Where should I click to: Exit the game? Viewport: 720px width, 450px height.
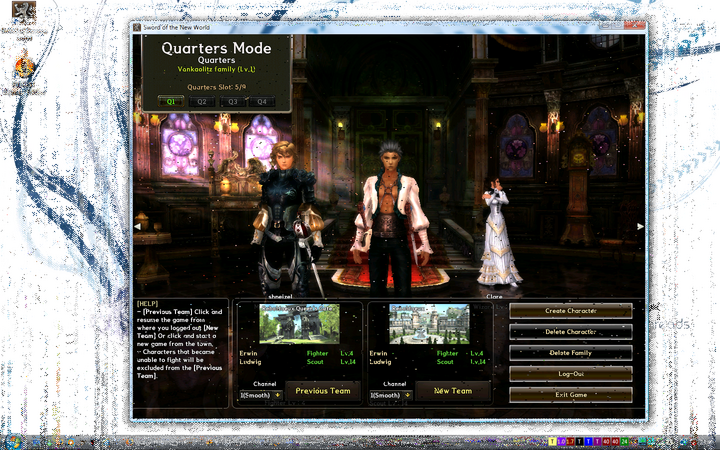[x=570, y=394]
